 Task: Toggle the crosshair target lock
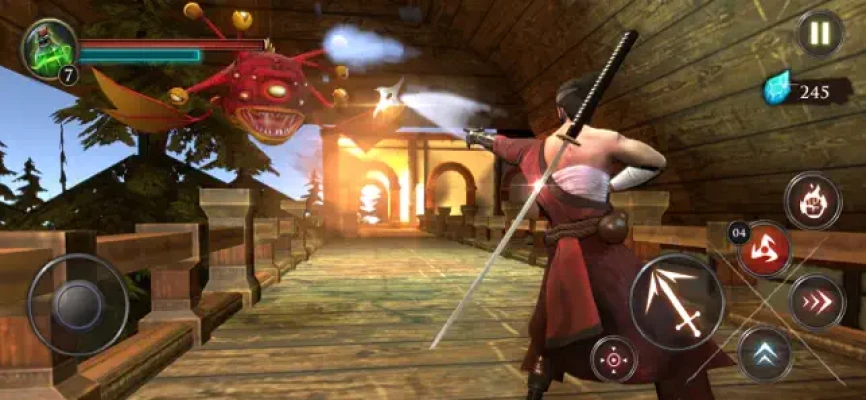(x=614, y=359)
